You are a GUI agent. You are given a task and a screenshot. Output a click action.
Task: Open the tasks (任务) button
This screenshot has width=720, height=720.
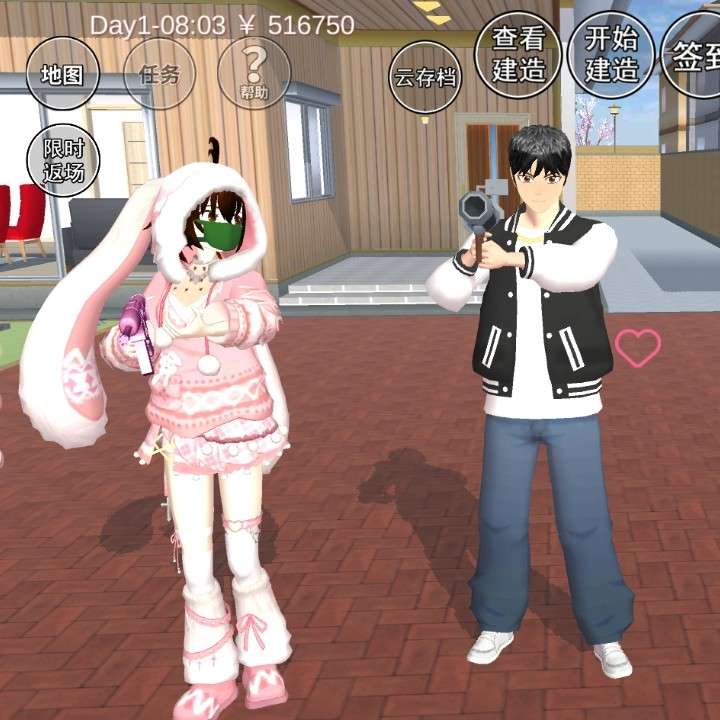click(x=158, y=74)
